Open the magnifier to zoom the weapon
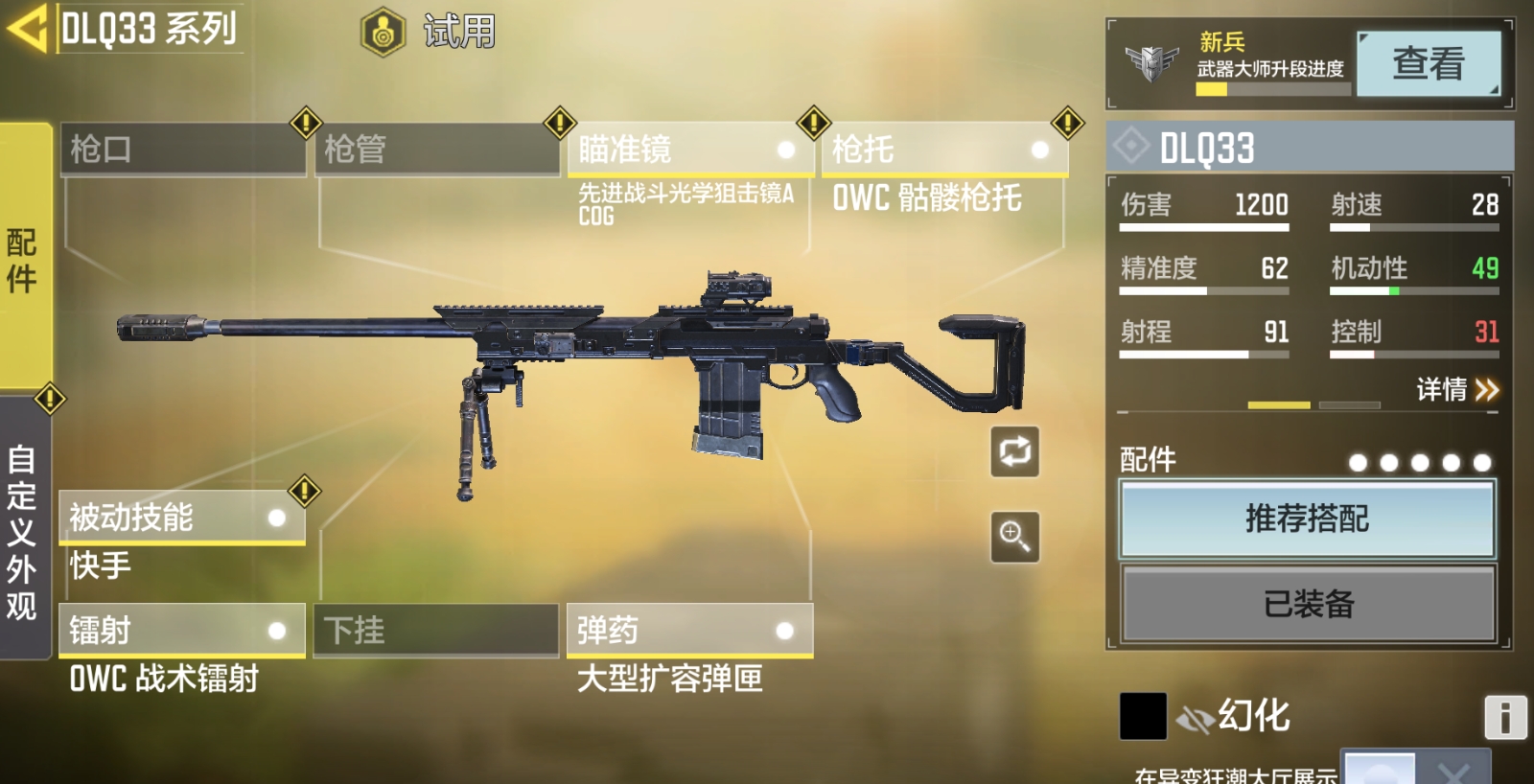Image resolution: width=1534 pixels, height=784 pixels. click(x=1013, y=536)
